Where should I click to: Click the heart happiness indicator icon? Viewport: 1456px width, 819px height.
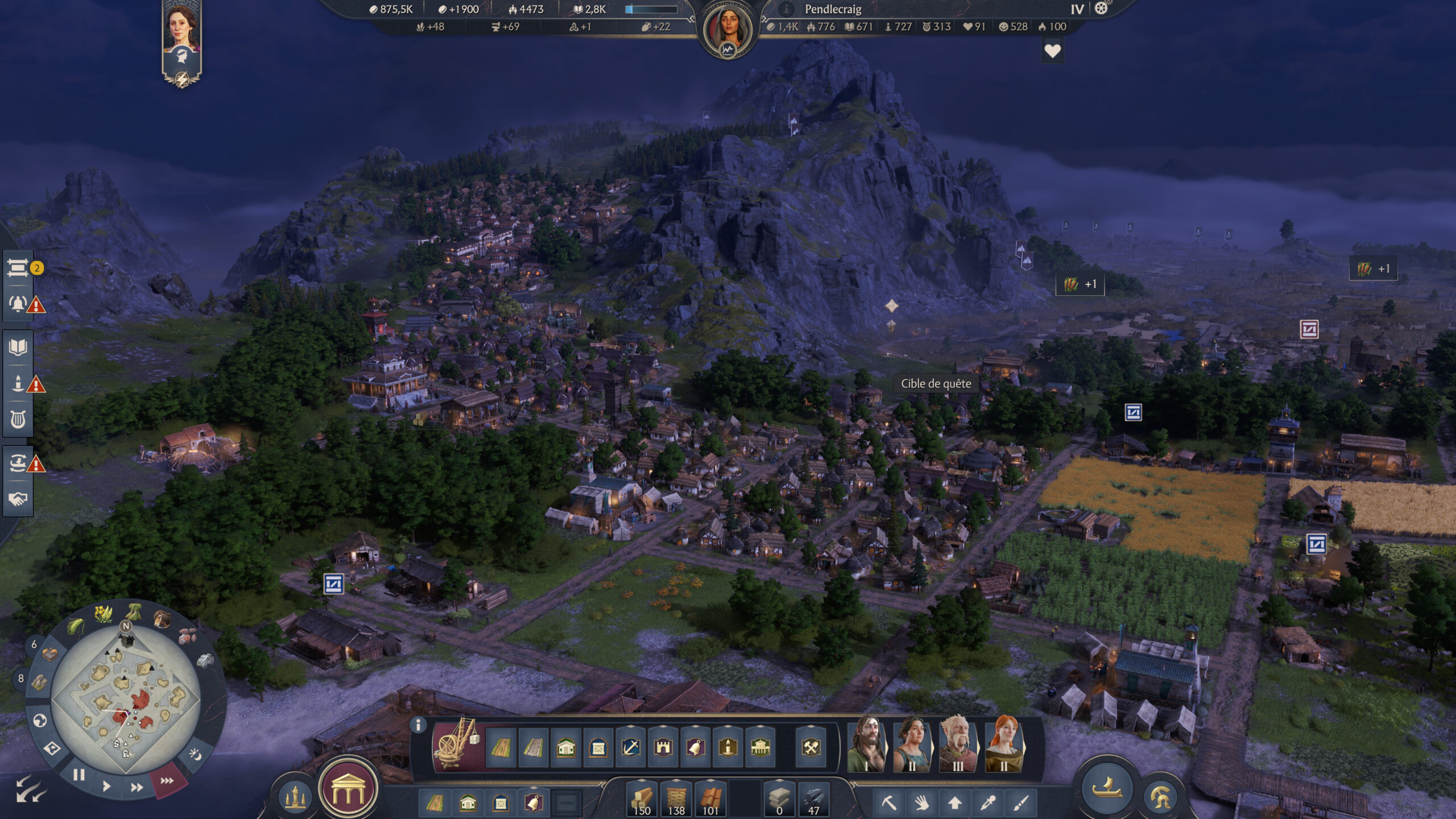(x=1052, y=51)
